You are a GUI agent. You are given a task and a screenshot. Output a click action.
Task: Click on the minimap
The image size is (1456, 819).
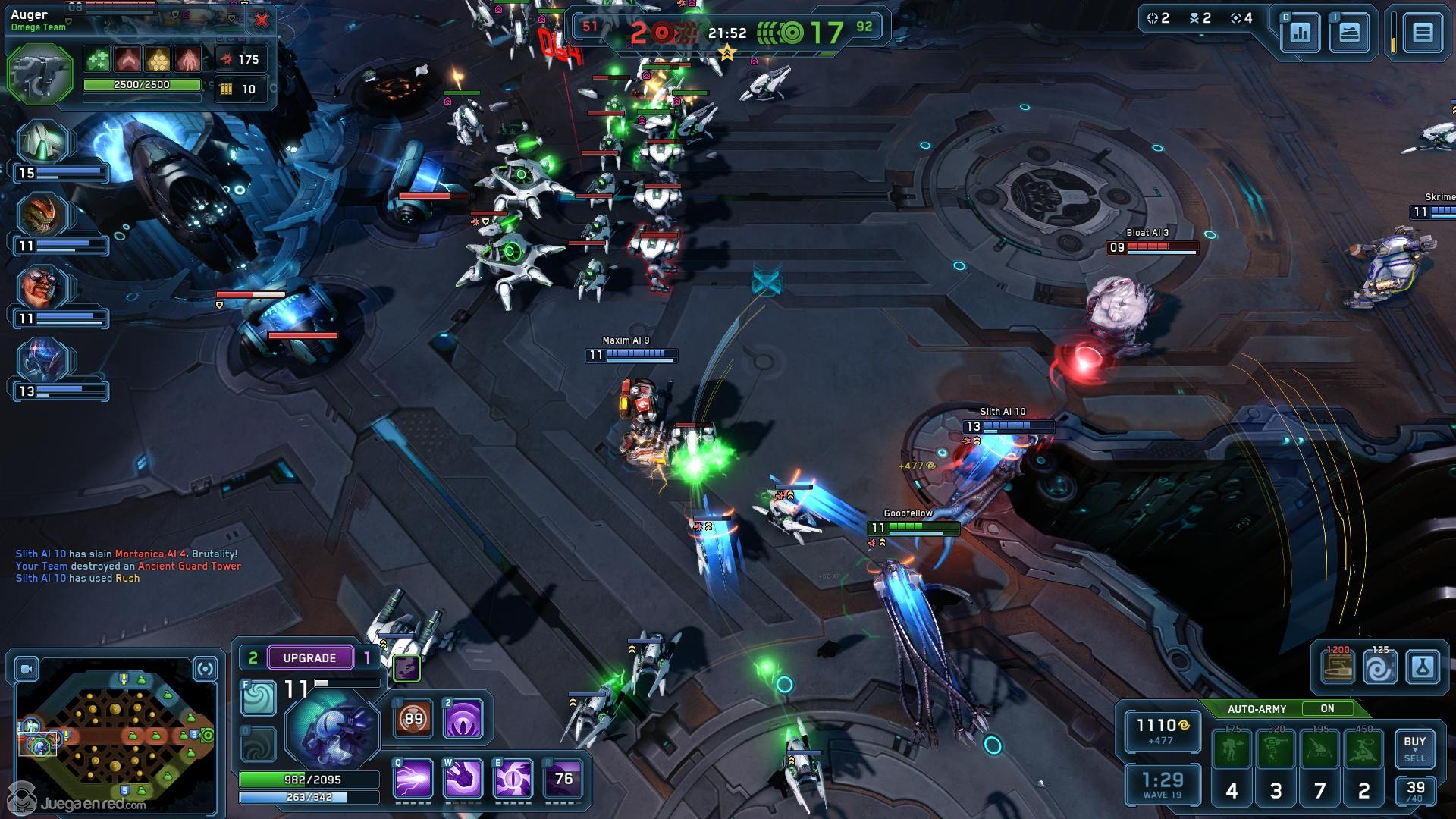(114, 736)
